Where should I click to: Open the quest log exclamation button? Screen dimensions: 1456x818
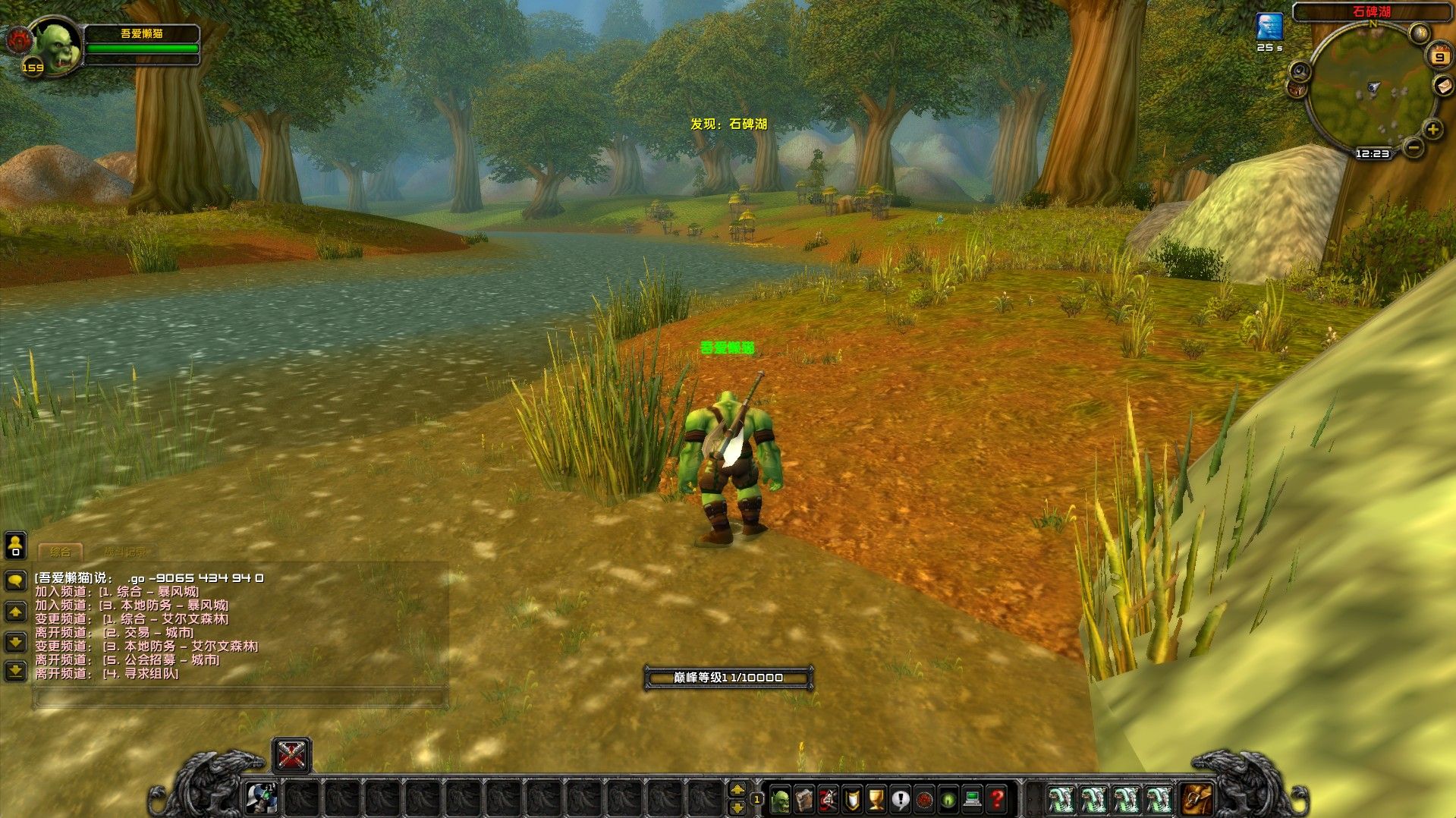tap(901, 799)
